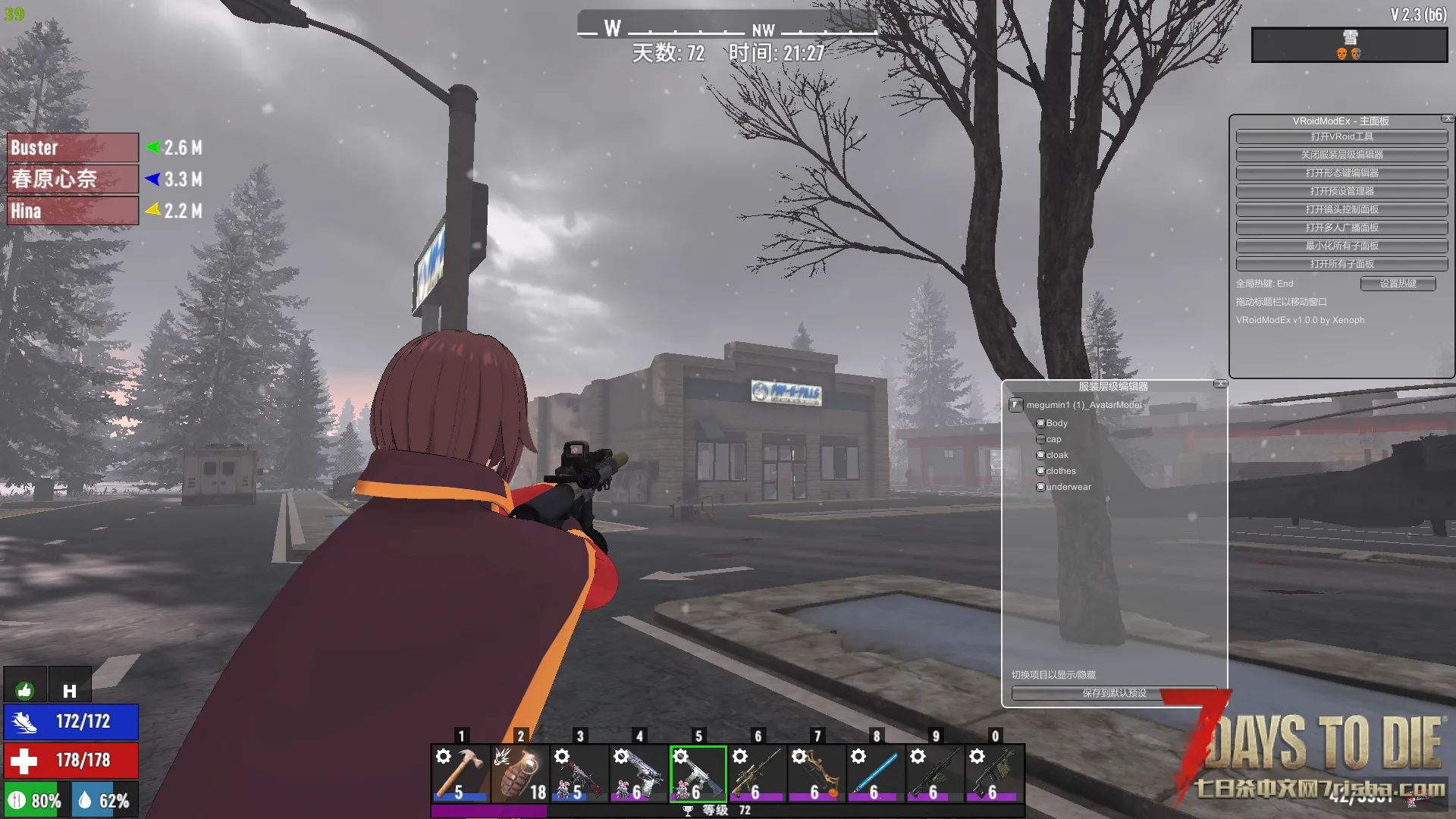Viewport: 1456px width, 819px height.
Task: Open the 形态键编辑器 shape key editor
Action: tap(1341, 173)
